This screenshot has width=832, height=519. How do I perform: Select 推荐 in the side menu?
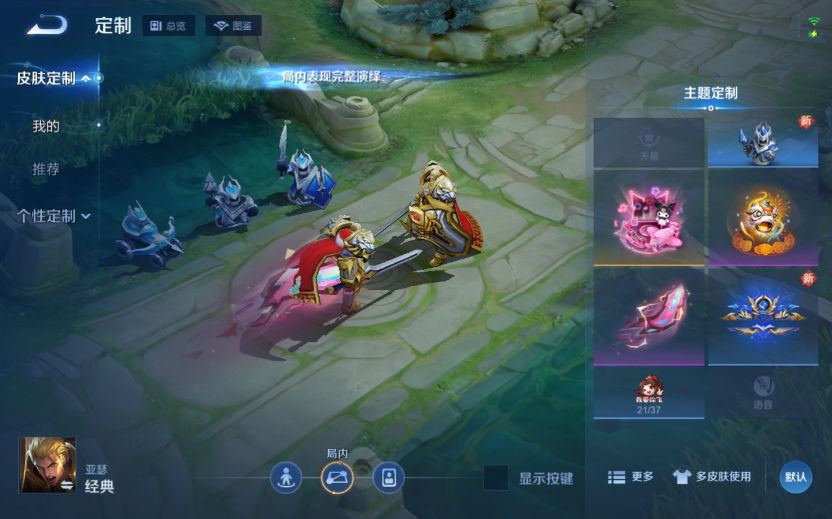tap(46, 169)
